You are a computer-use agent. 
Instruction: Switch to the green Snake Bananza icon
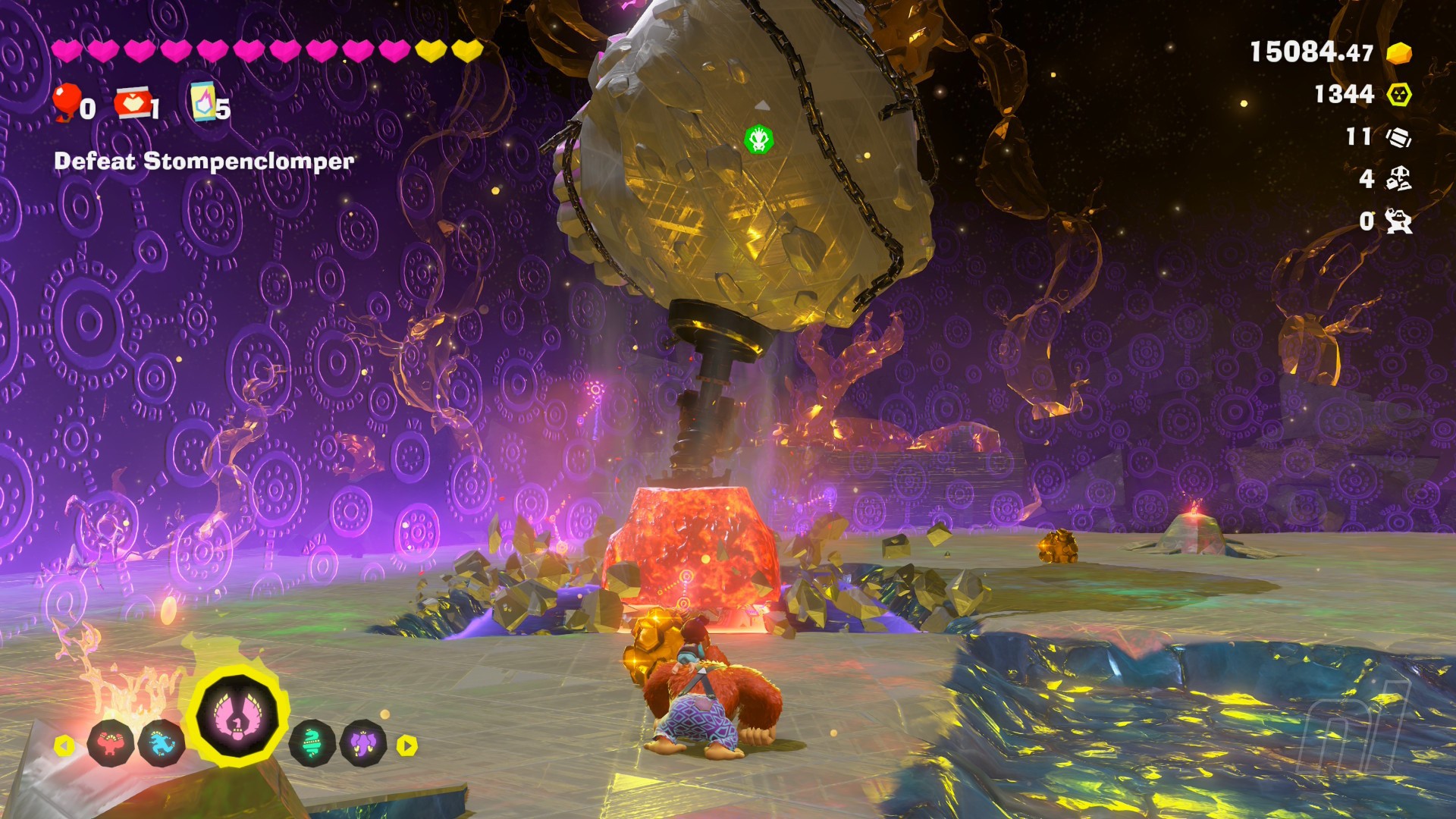[312, 743]
